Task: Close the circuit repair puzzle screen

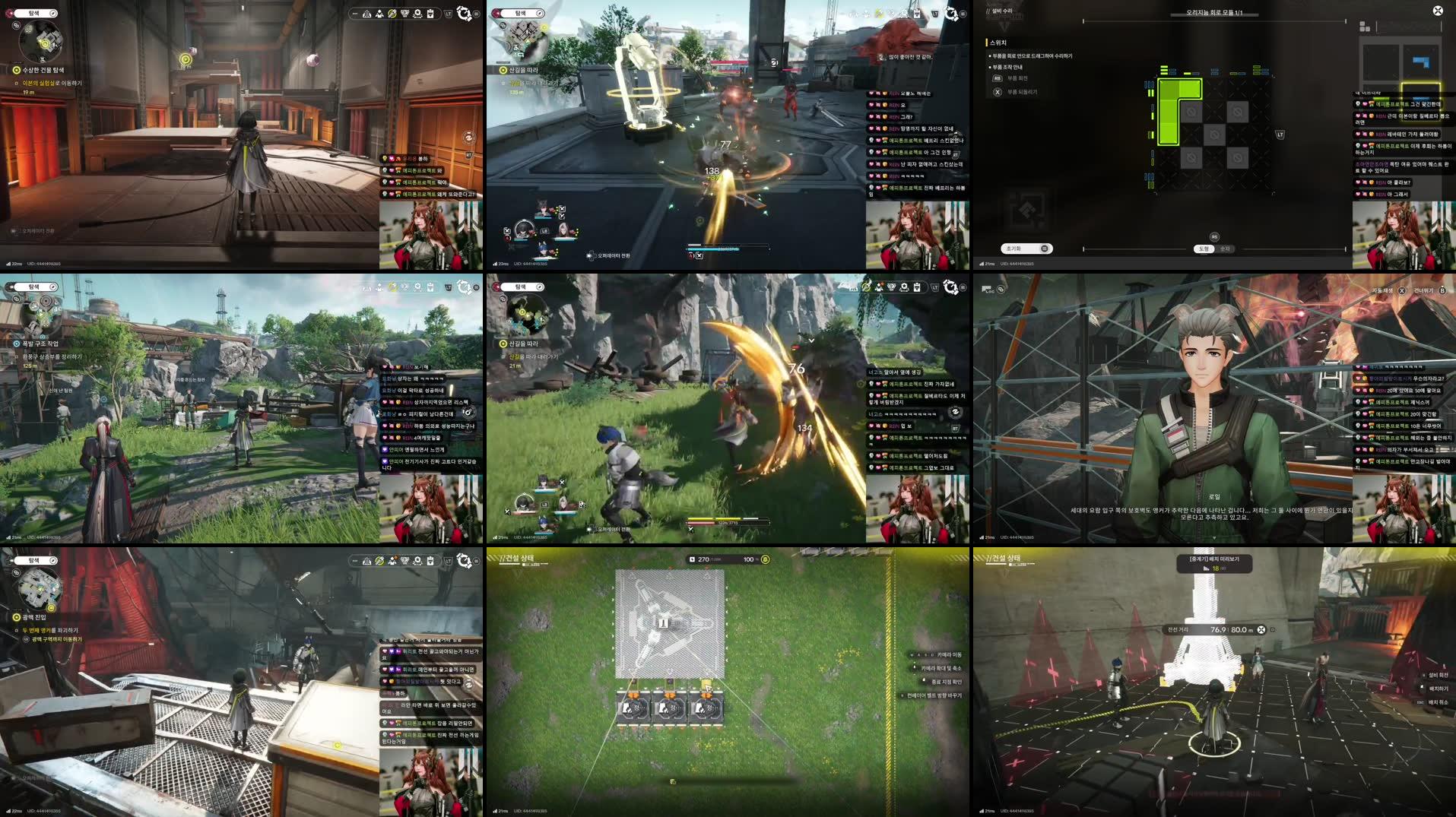Action: 1437,11
